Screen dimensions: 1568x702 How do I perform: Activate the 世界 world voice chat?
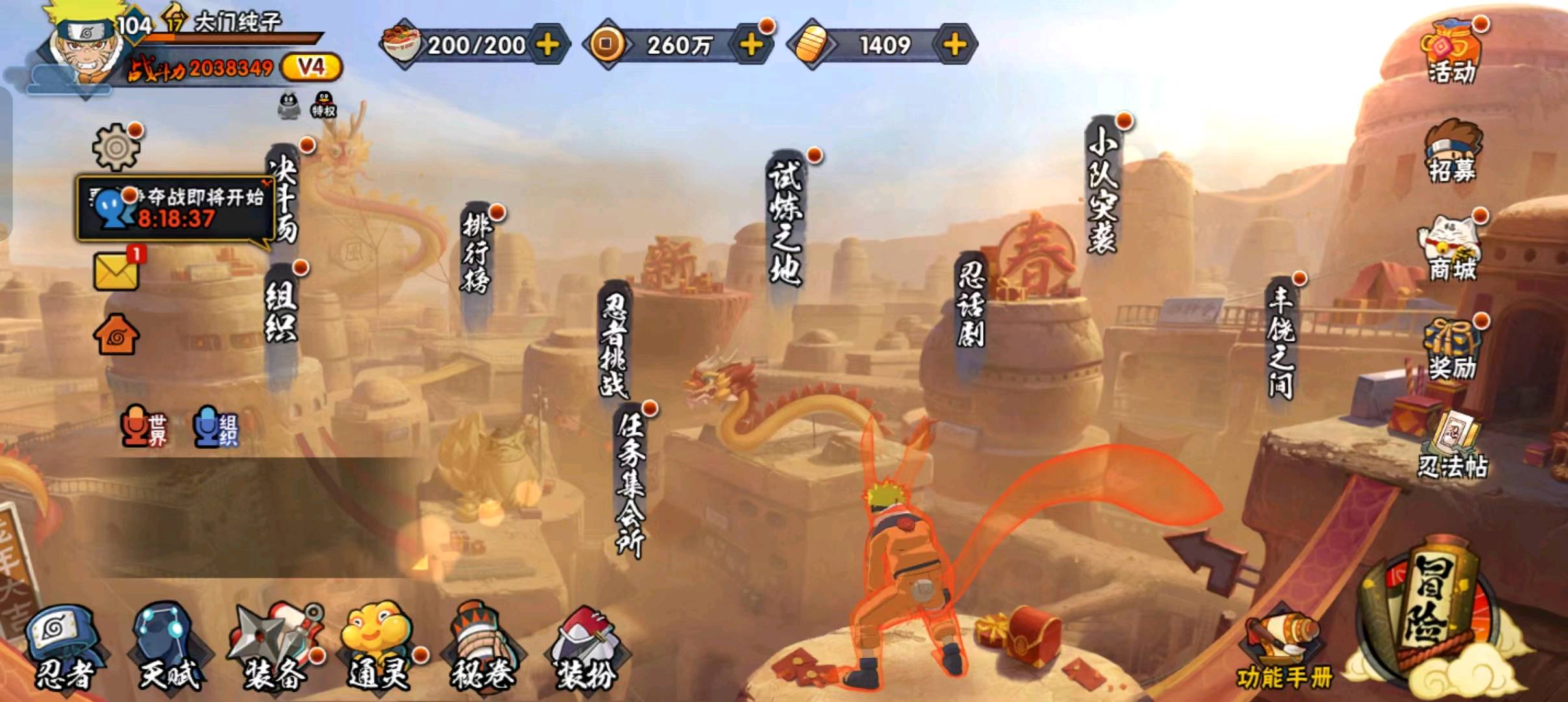(x=144, y=427)
